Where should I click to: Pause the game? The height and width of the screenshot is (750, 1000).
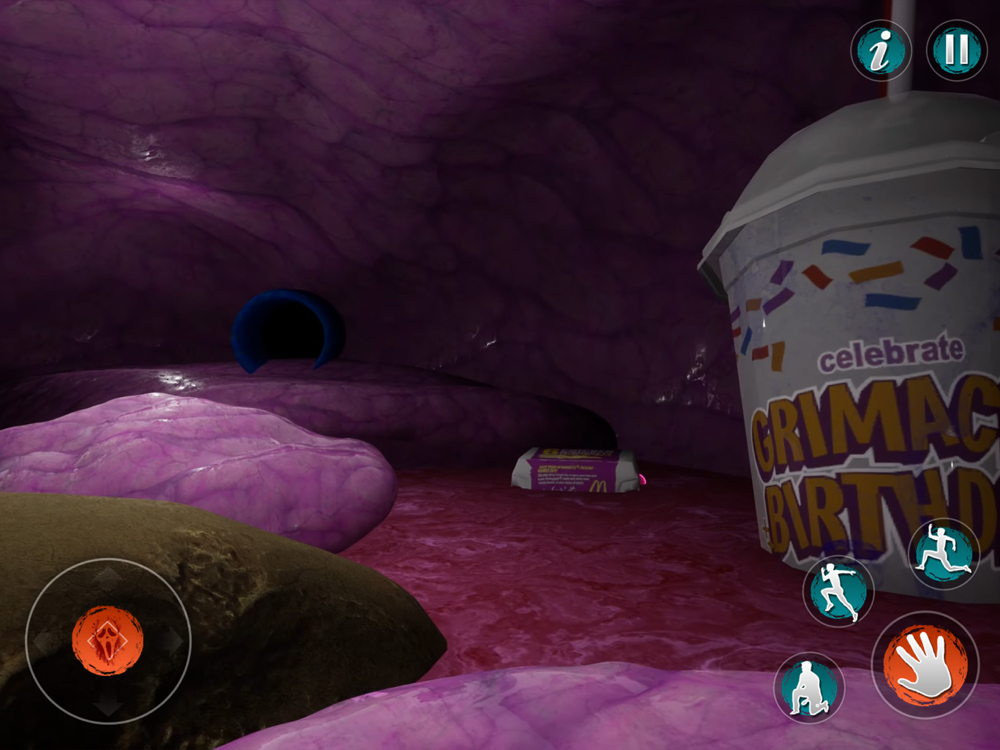pyautogui.click(x=957, y=51)
